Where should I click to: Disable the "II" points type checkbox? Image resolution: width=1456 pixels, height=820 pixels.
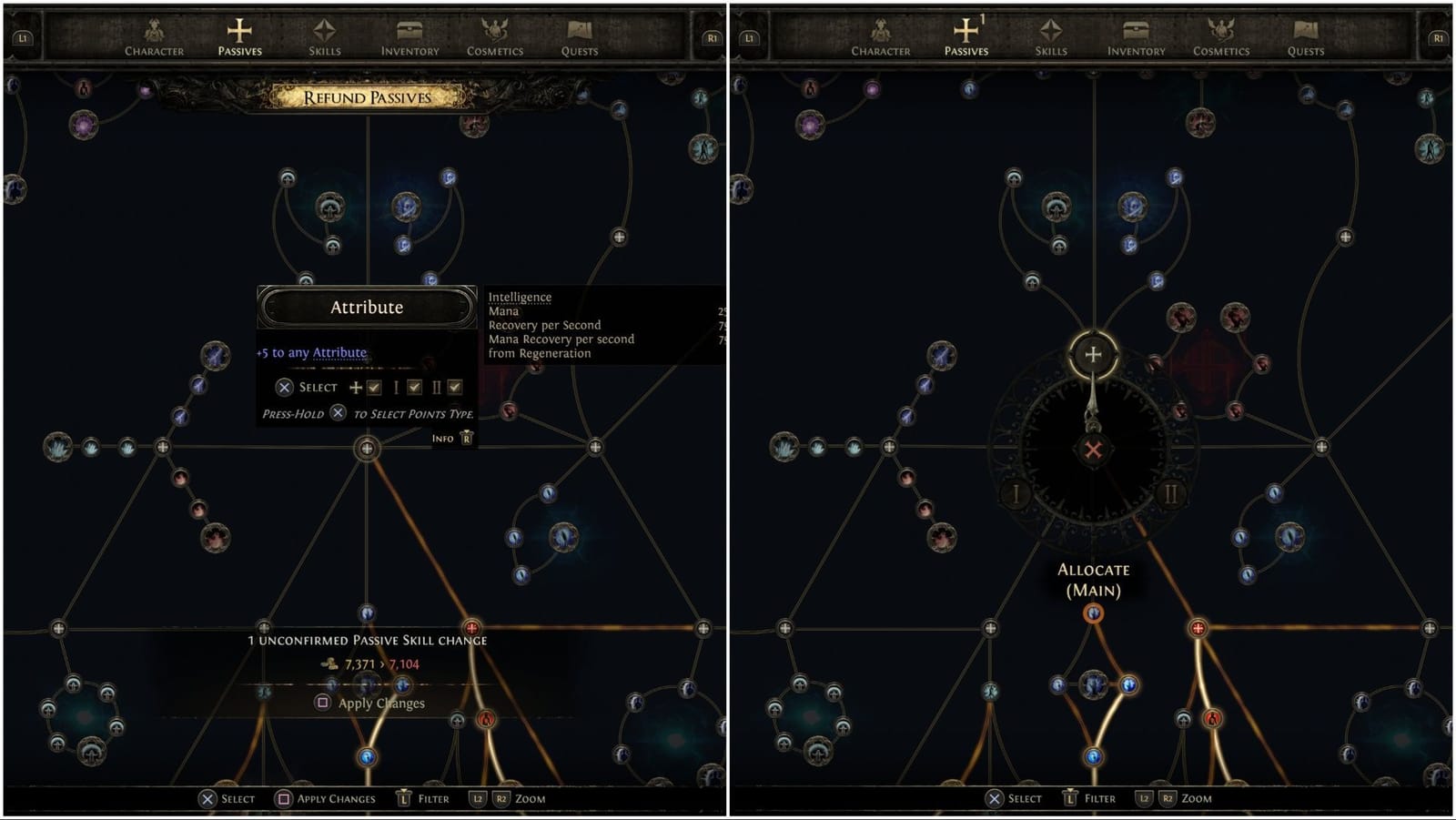(454, 388)
